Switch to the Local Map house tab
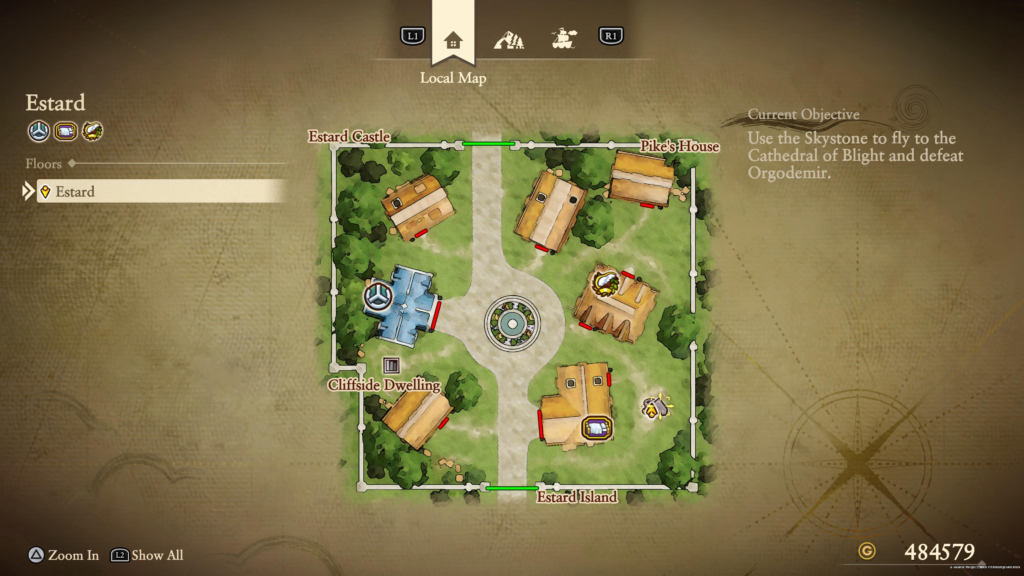The width and height of the screenshot is (1024, 576). click(453, 40)
